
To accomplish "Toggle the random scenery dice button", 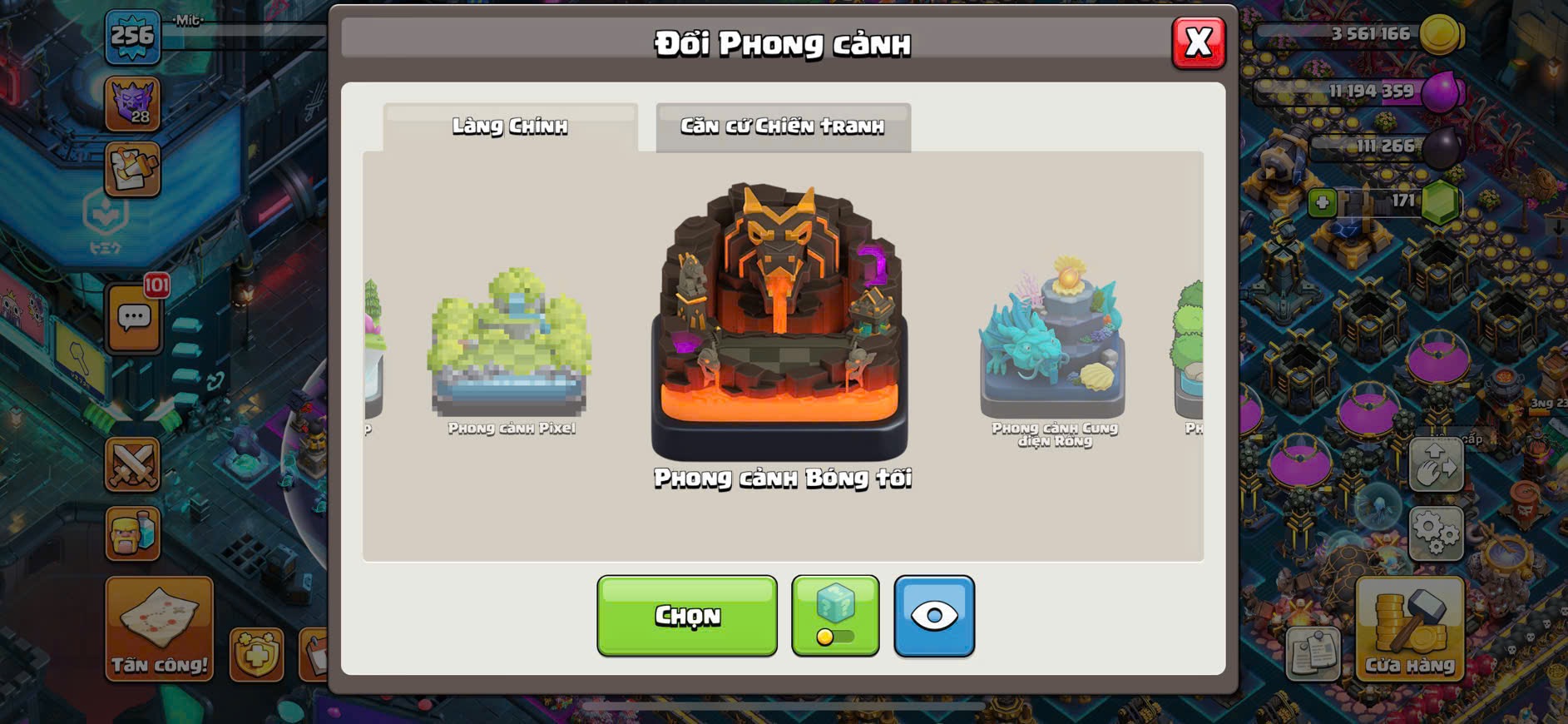I will pos(835,616).
